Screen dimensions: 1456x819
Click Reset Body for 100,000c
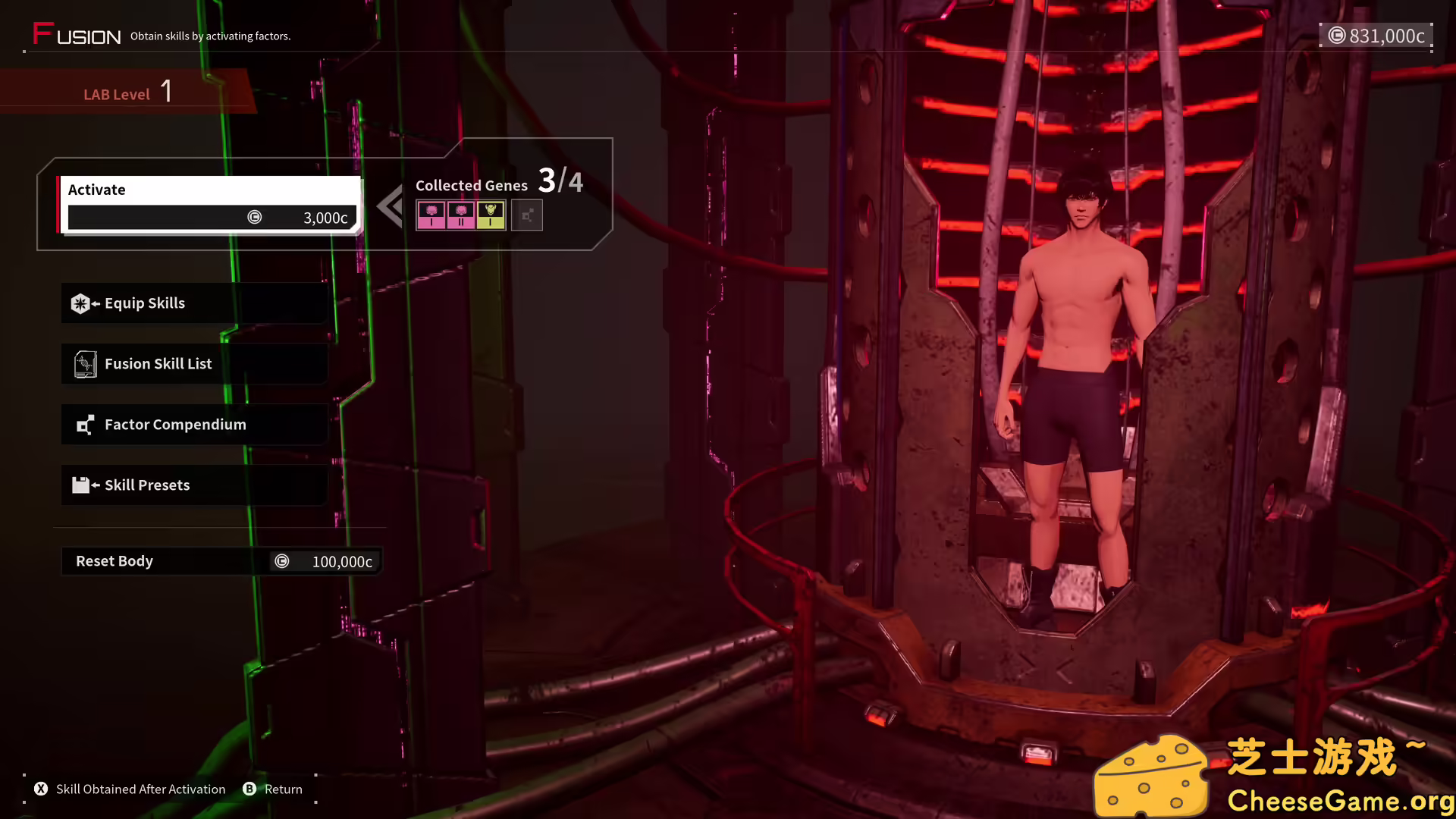click(221, 561)
